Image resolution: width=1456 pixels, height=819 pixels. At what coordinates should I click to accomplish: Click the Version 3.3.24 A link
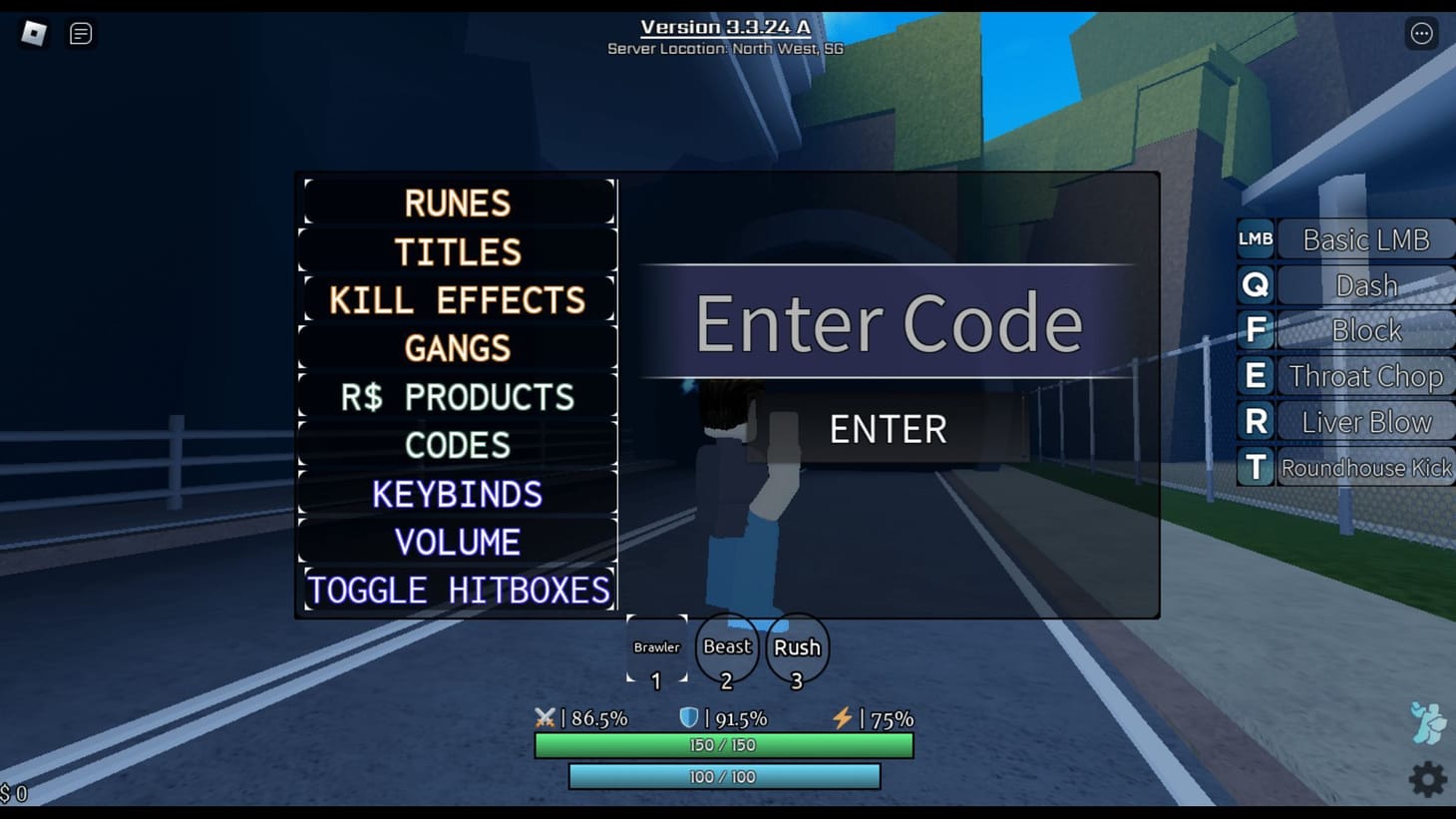[x=725, y=27]
